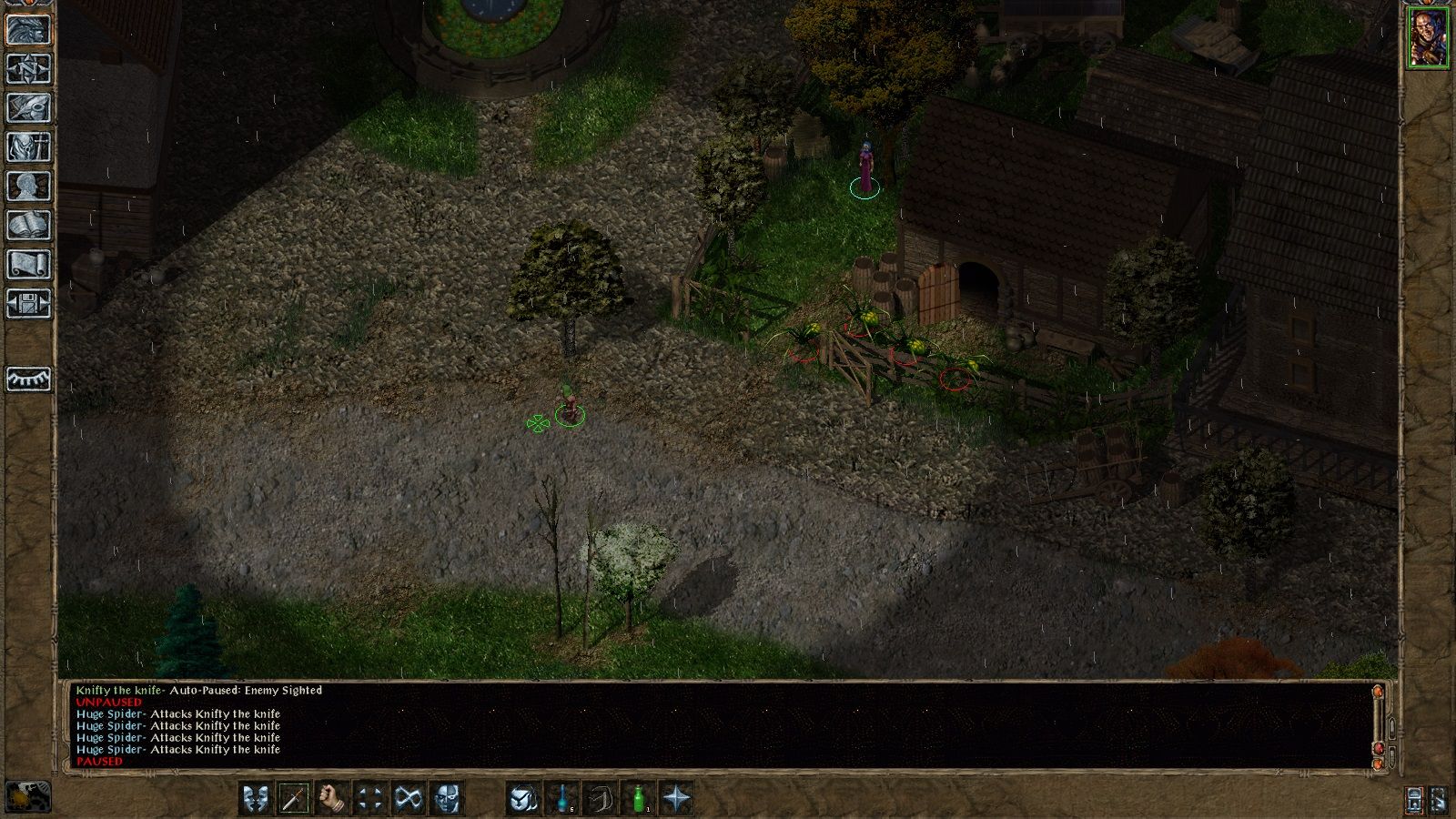This screenshot has height=819, width=1456.
Task: Select the sword weapon slot
Action: pos(294,797)
